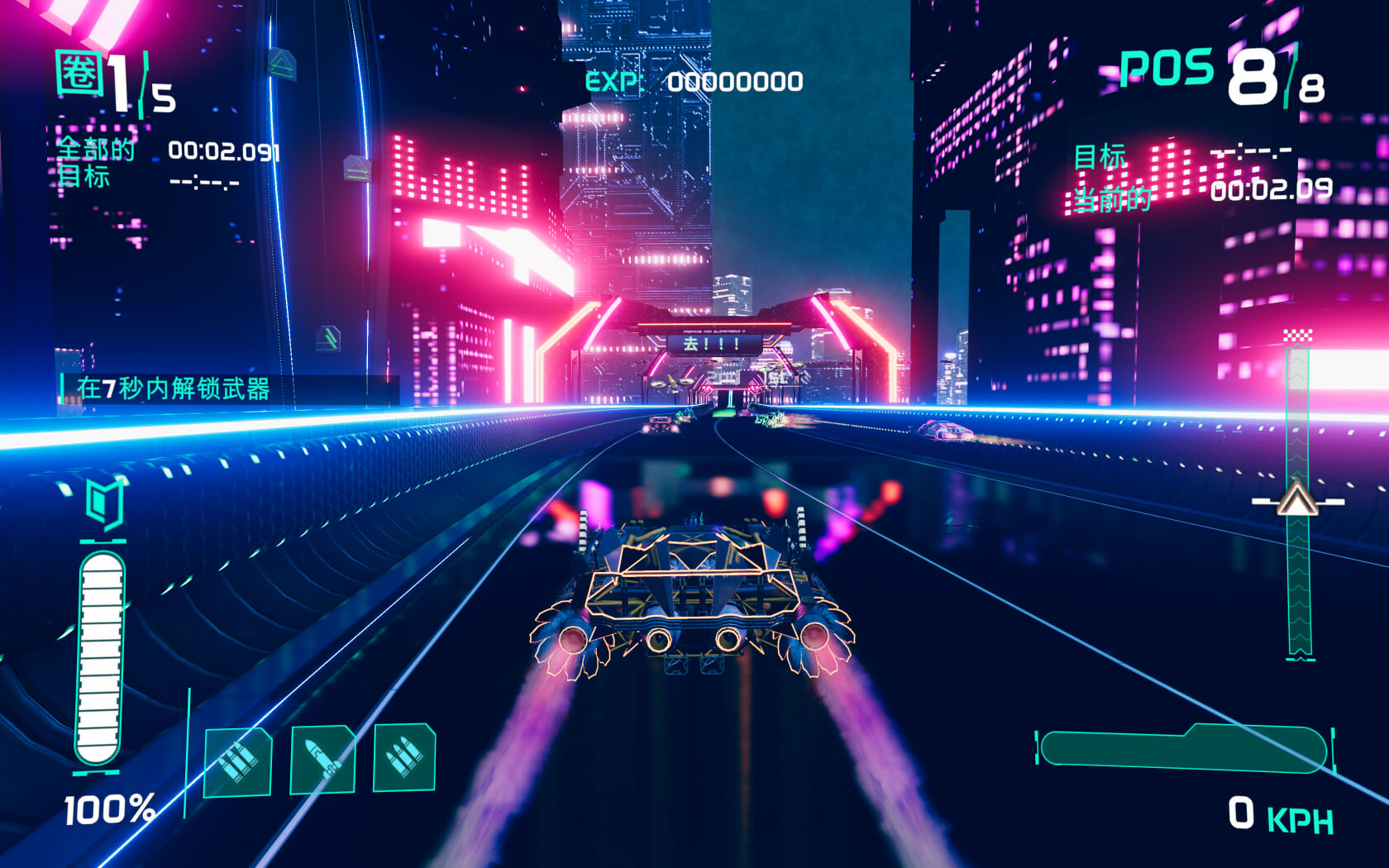Click the shield icon above the energy bar
This screenshot has width=1389, height=868.
pos(106,503)
